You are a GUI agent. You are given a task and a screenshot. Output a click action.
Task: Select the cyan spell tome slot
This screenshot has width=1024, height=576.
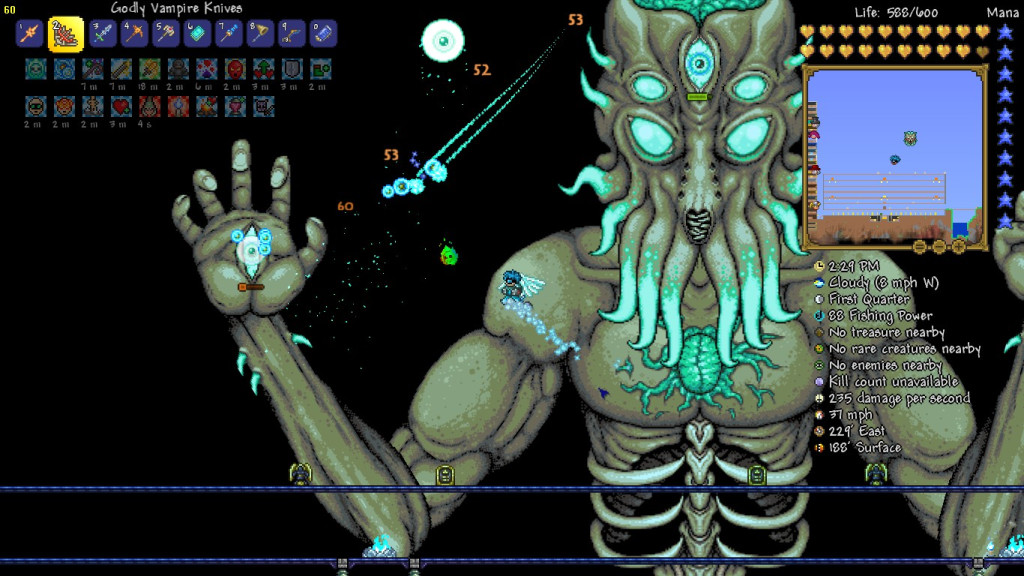tap(197, 34)
